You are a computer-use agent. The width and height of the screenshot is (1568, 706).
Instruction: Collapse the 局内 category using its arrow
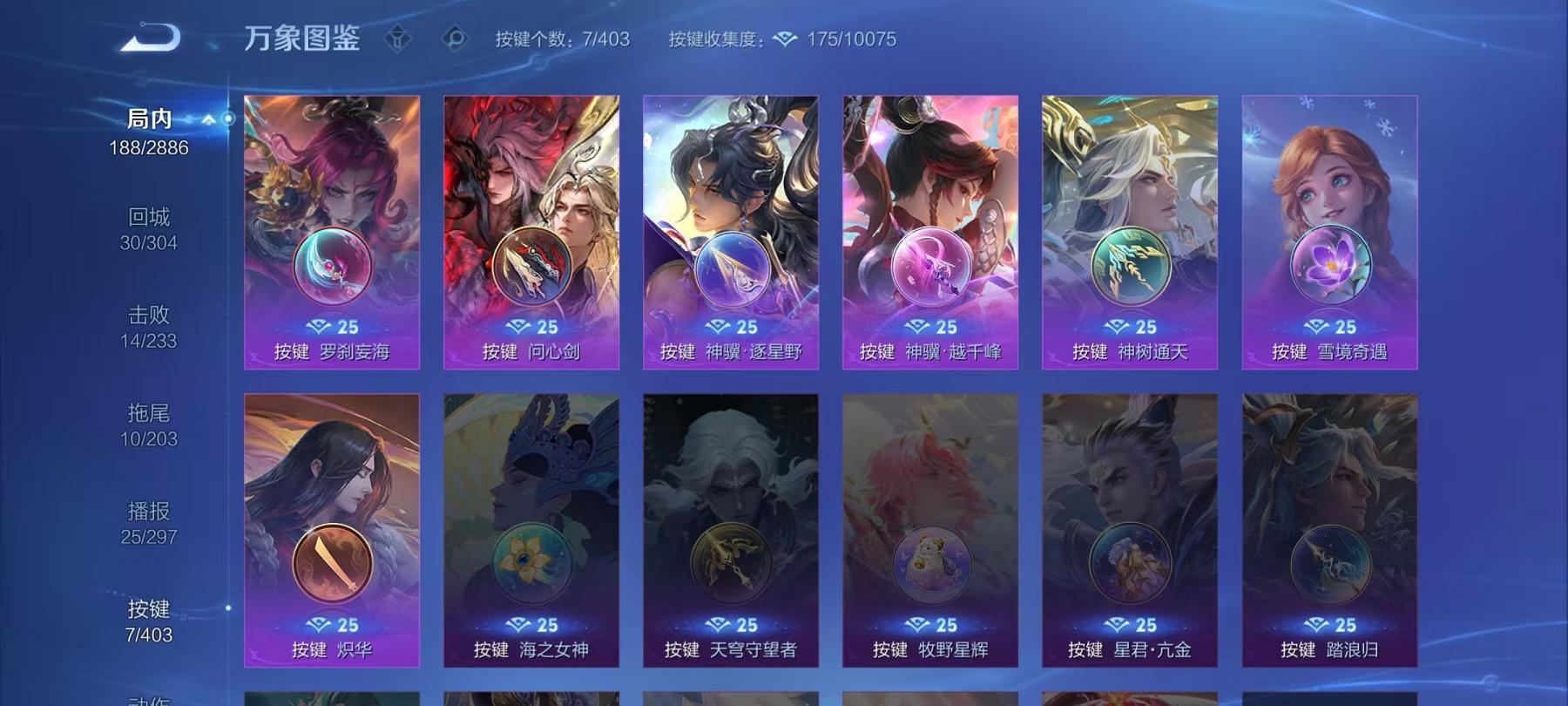coord(207,118)
